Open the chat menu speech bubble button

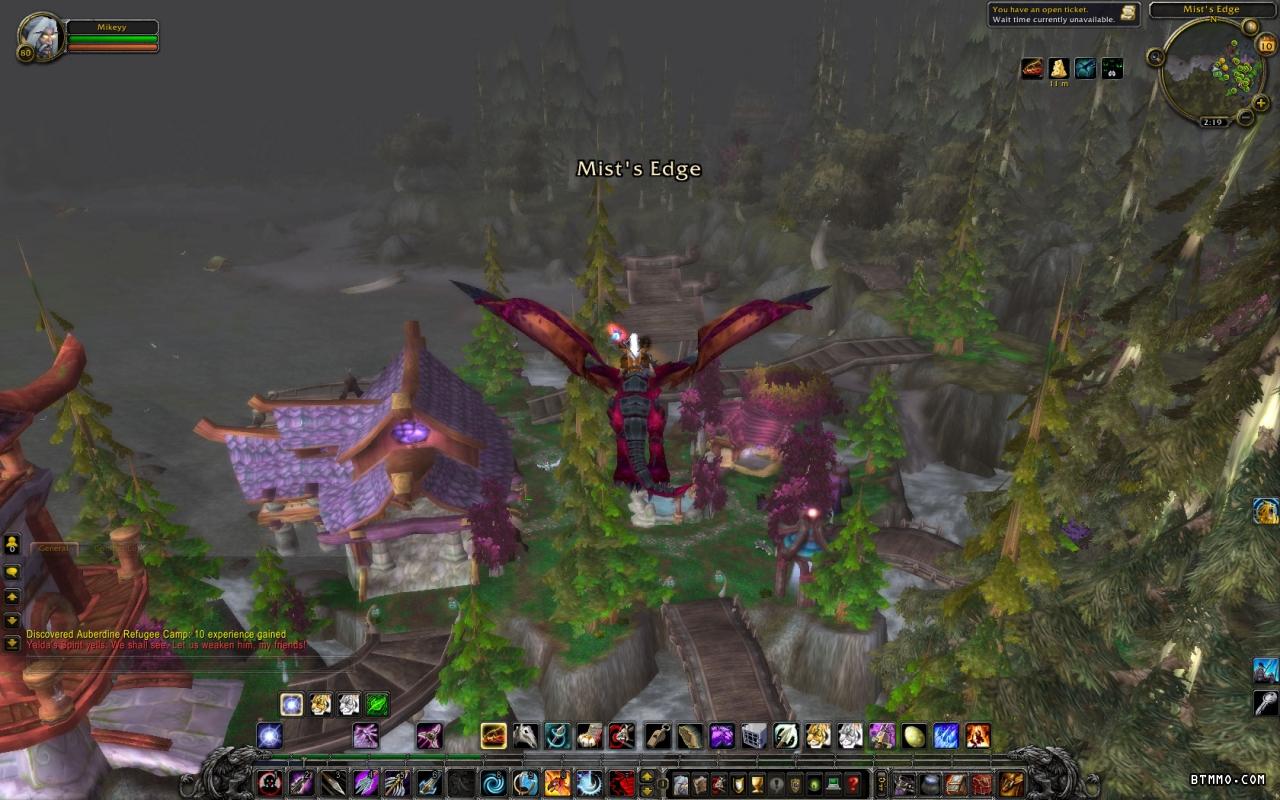12,572
